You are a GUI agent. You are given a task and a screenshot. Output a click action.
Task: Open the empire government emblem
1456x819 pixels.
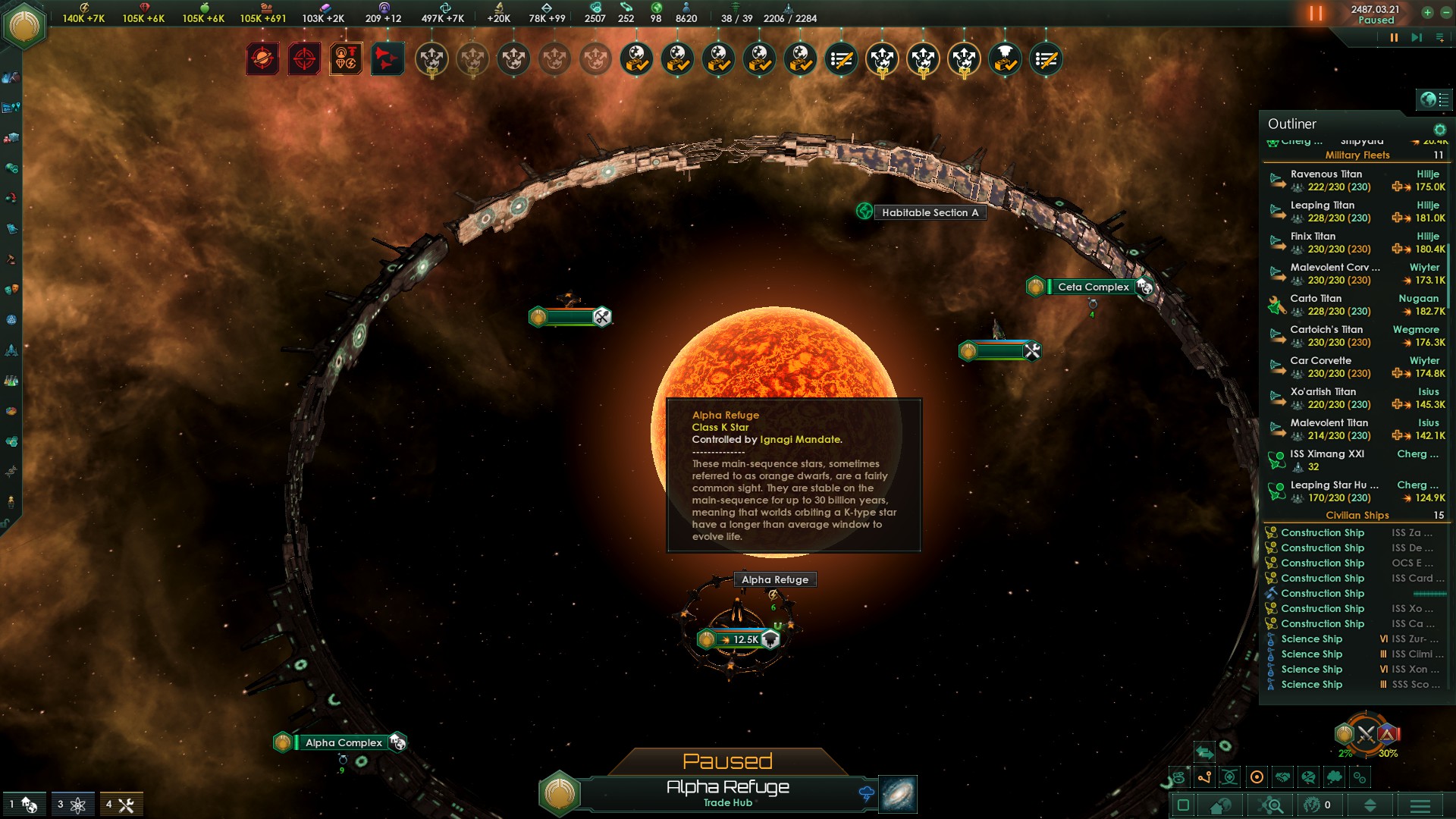25,27
